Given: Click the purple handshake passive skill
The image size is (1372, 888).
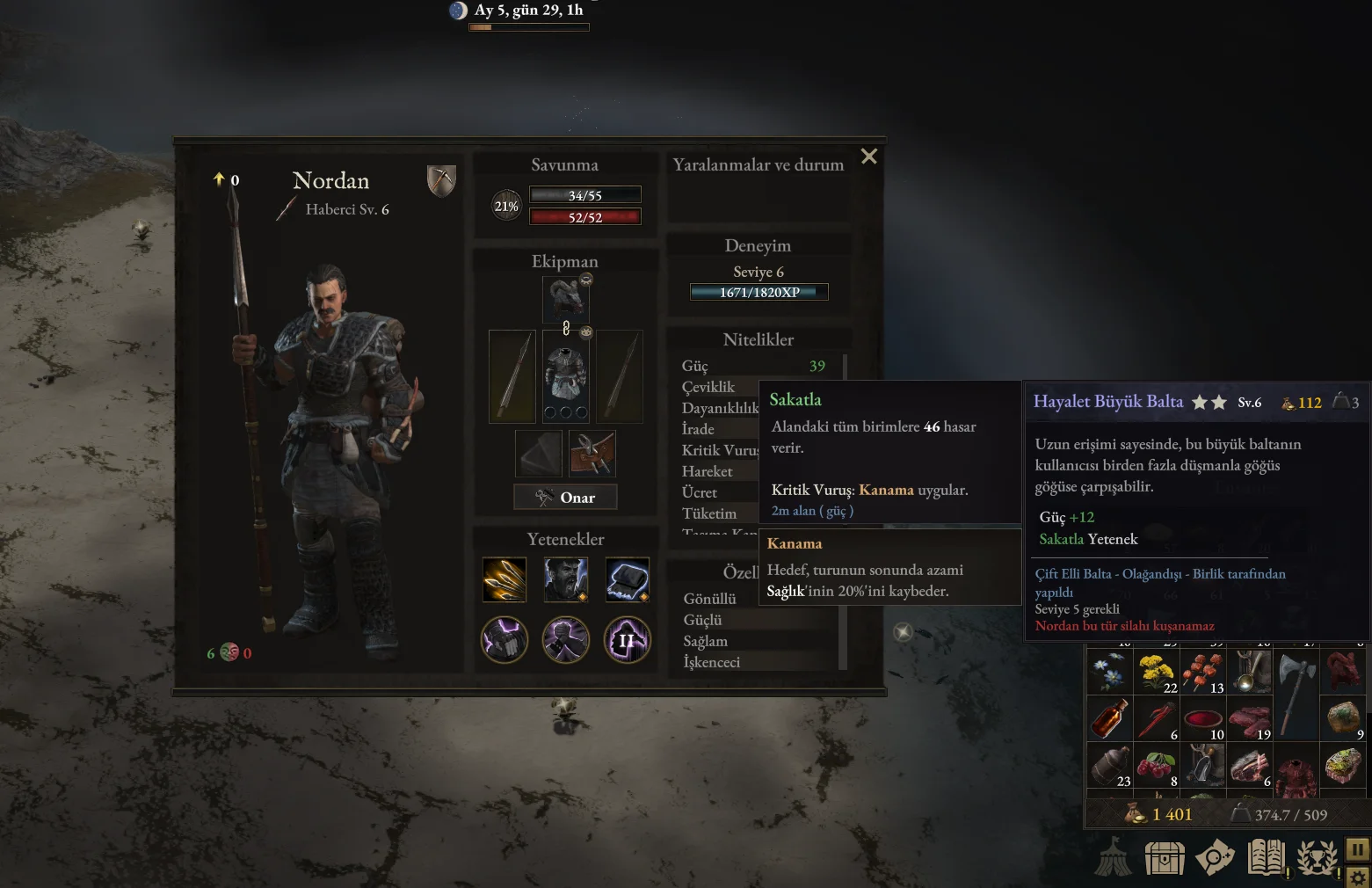Looking at the screenshot, I should [x=565, y=639].
